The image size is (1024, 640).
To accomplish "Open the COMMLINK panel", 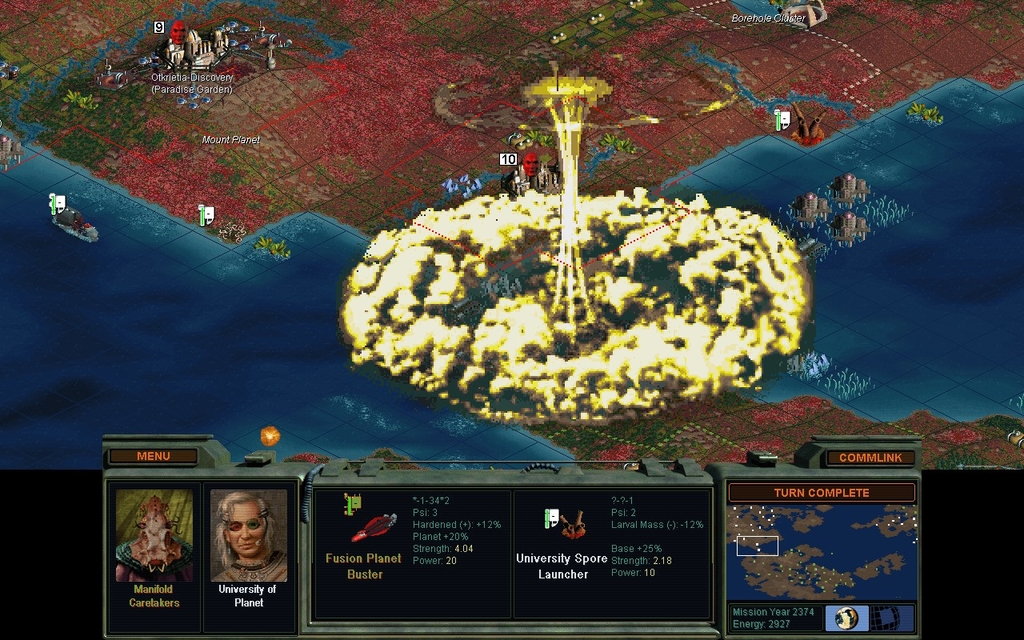I will [870, 457].
